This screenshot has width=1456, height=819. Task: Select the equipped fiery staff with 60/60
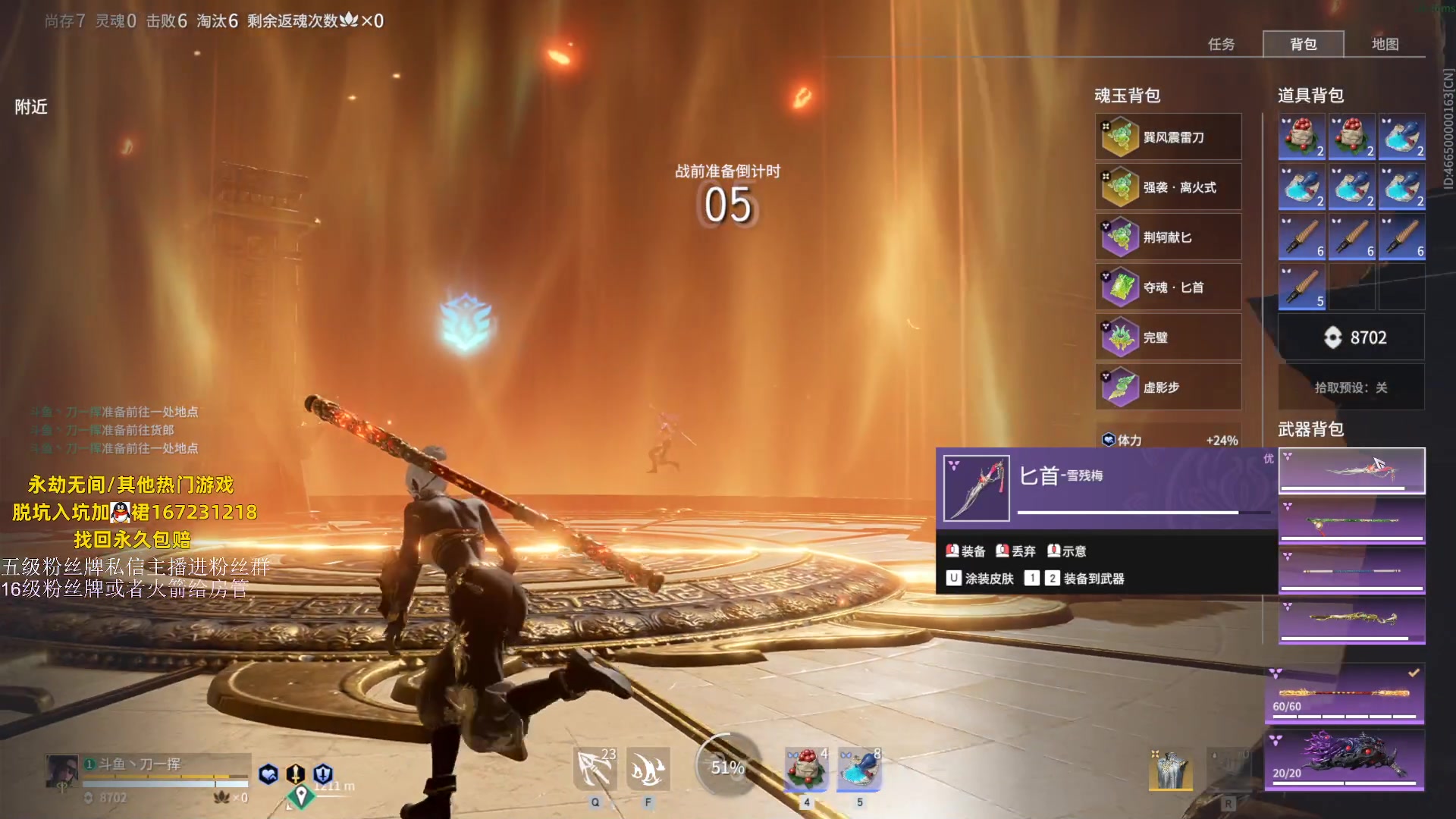(x=1344, y=694)
